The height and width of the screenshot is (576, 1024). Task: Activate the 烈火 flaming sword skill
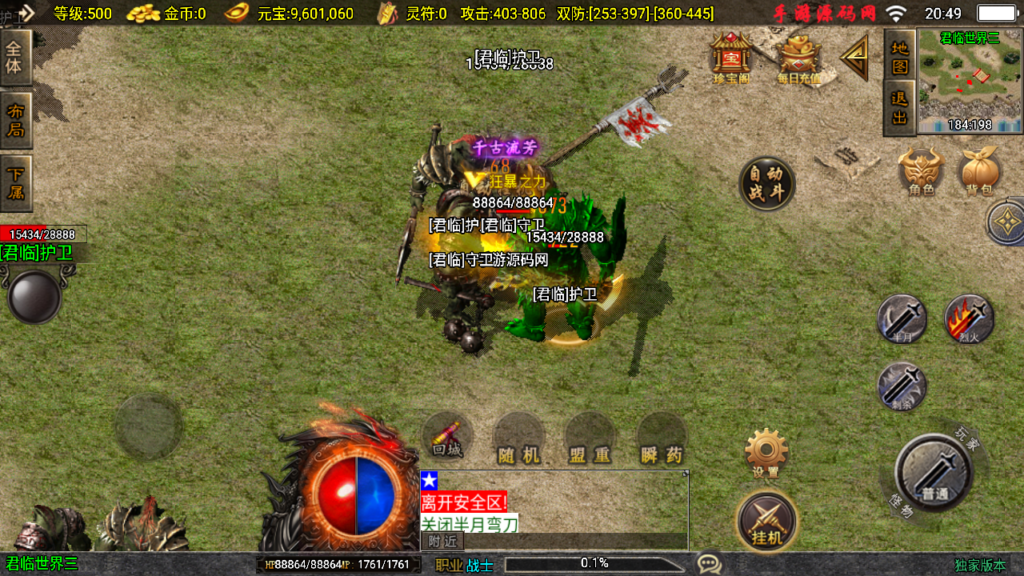point(969,320)
